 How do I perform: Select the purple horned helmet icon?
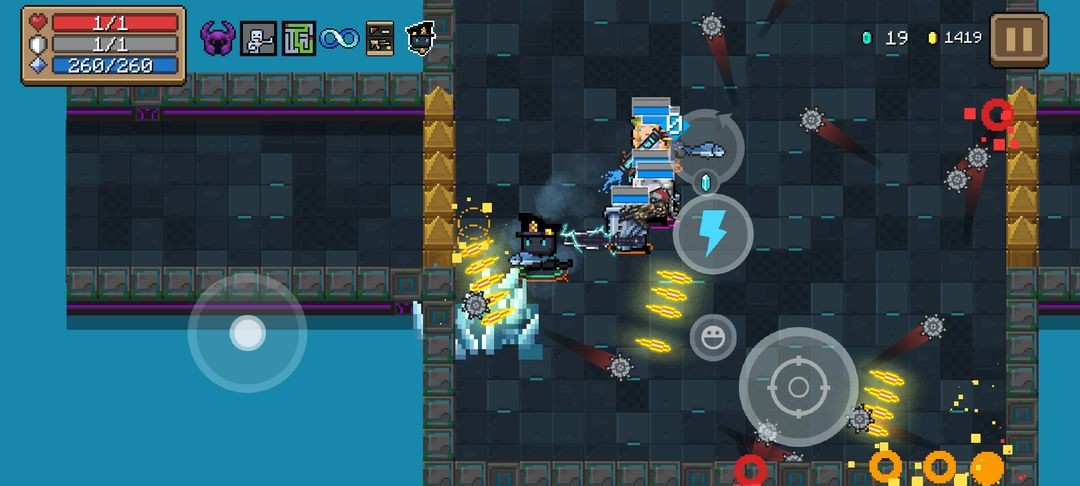[x=217, y=39]
